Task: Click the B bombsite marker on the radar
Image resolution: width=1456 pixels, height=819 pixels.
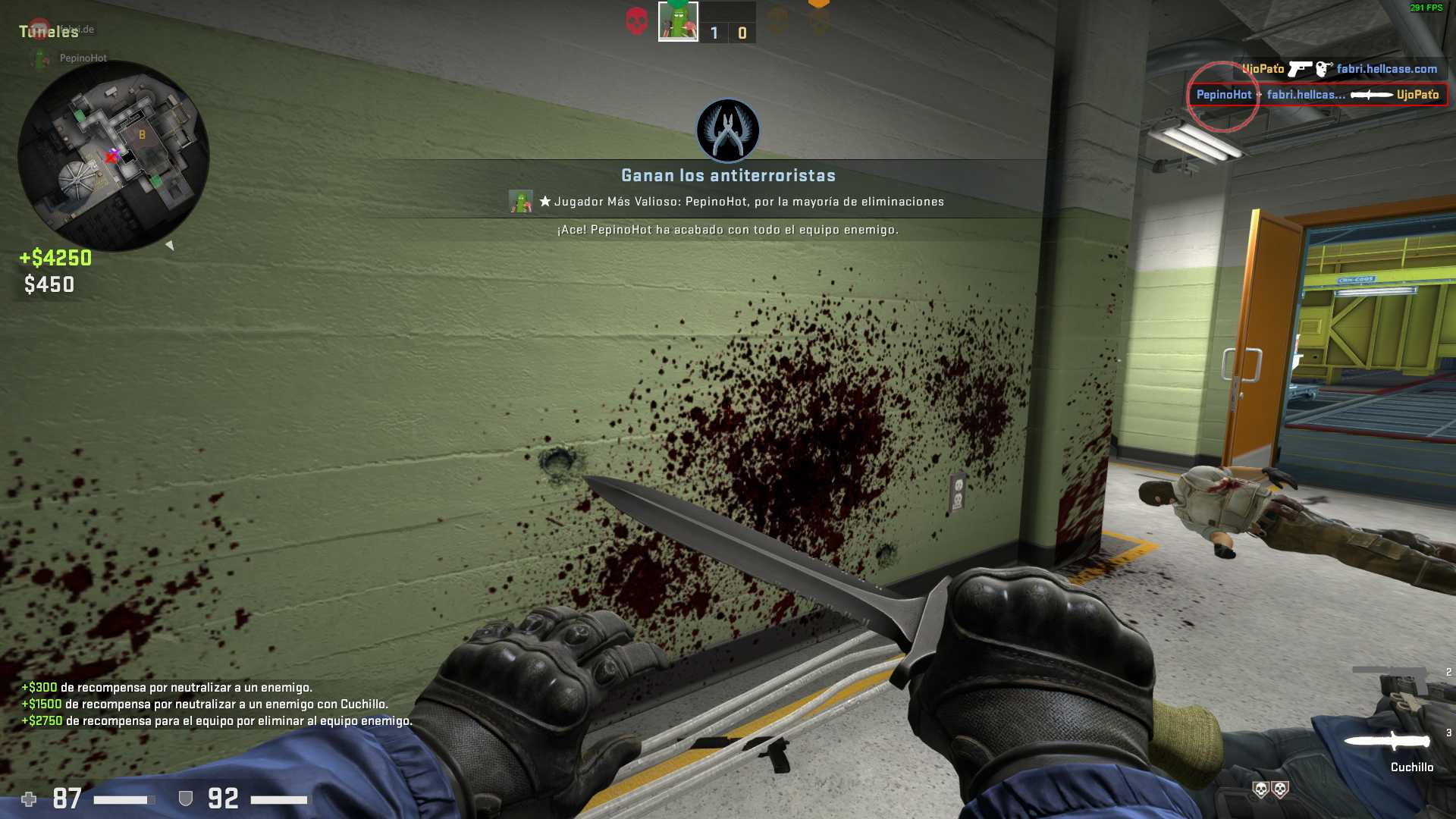Action: click(142, 135)
